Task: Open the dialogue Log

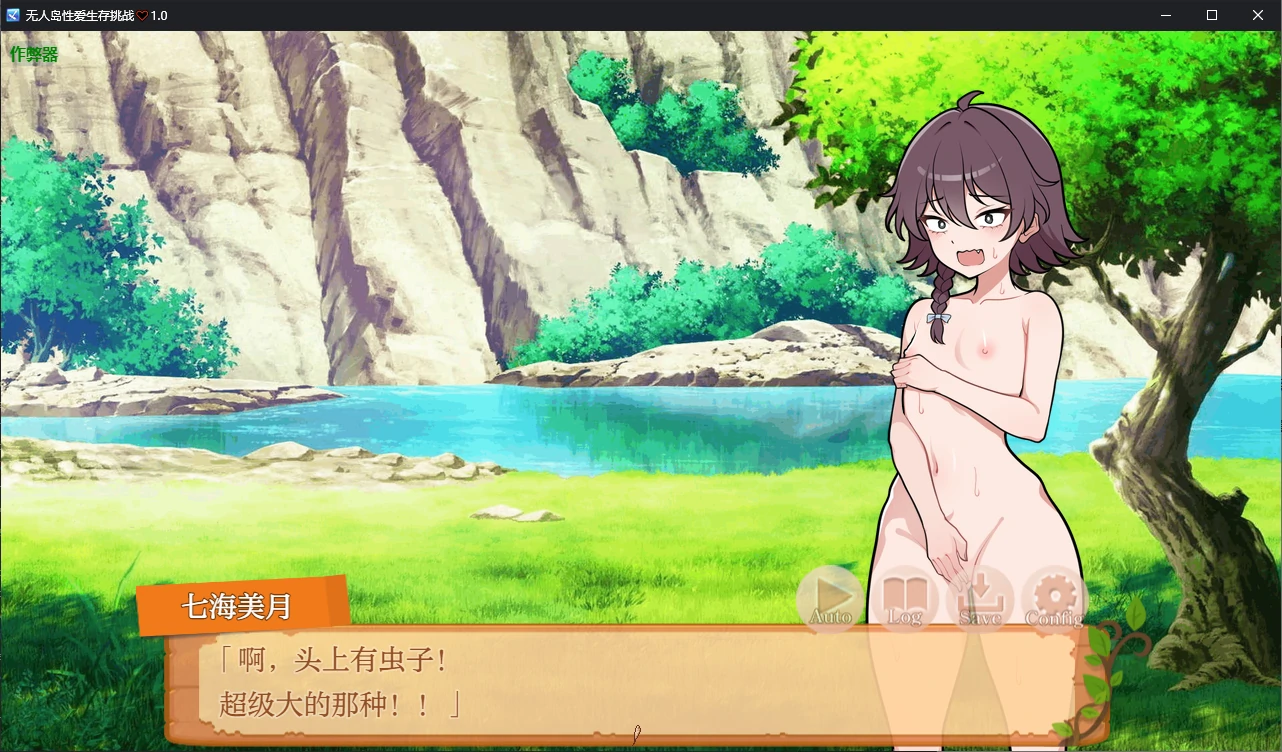Action: point(904,598)
